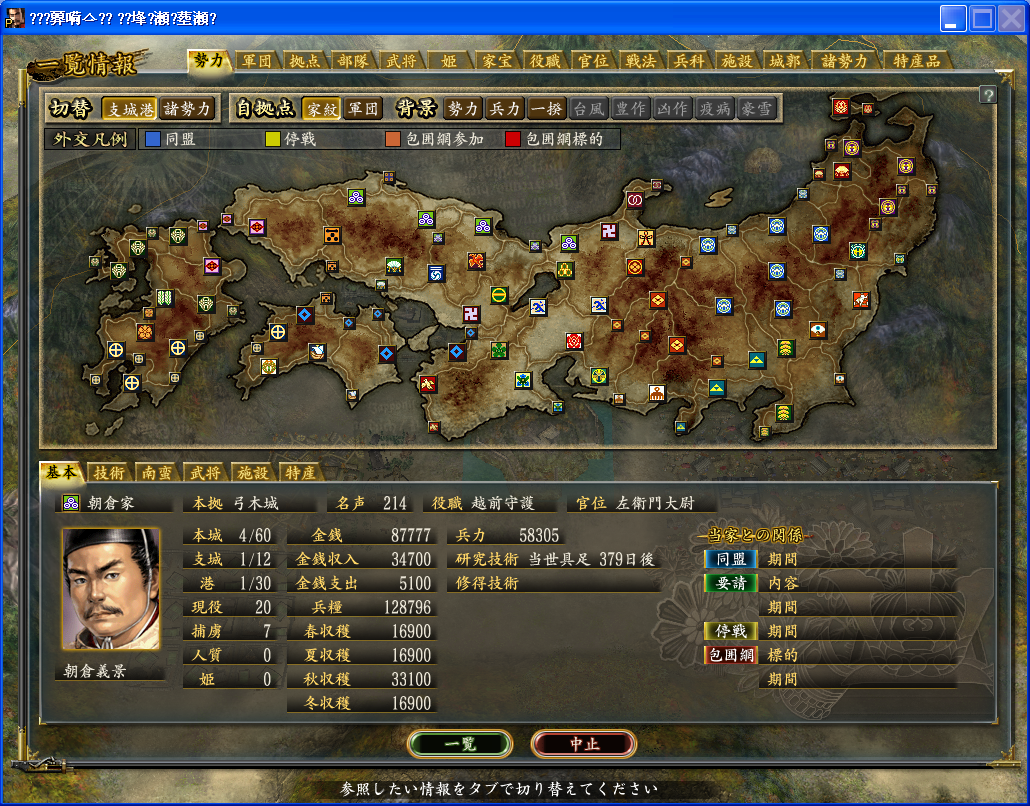
Task: Open the 諸勢力 top tab
Action: (845, 60)
